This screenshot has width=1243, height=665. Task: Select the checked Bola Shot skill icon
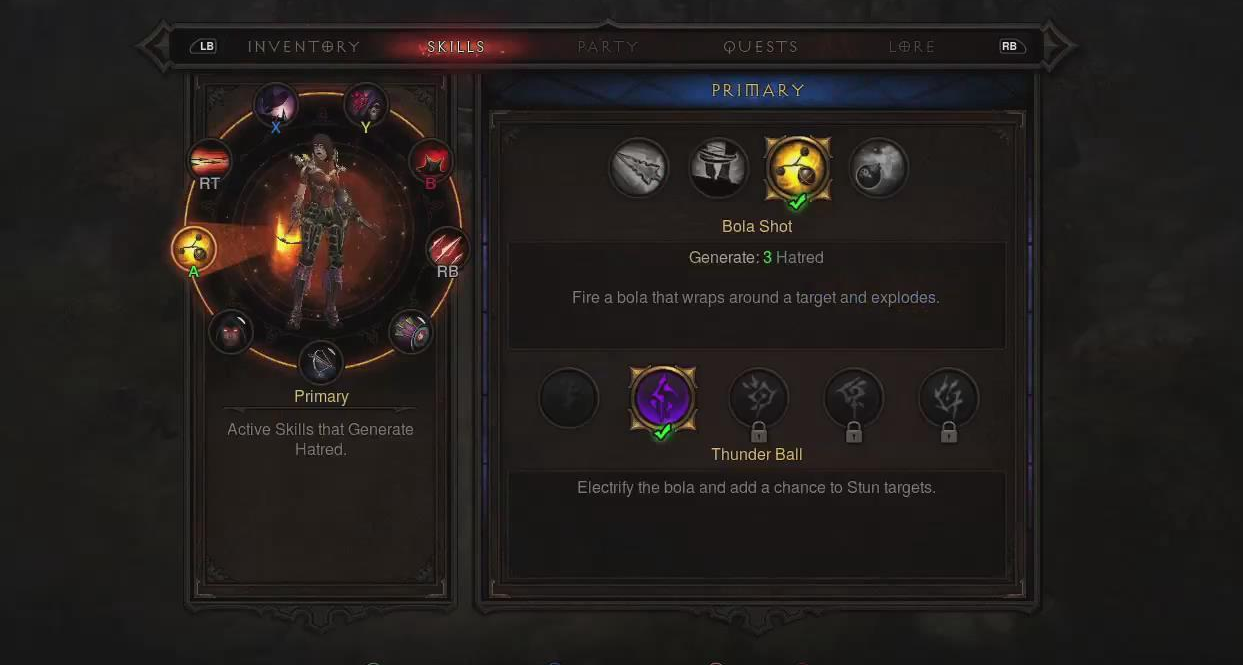[x=798, y=168]
